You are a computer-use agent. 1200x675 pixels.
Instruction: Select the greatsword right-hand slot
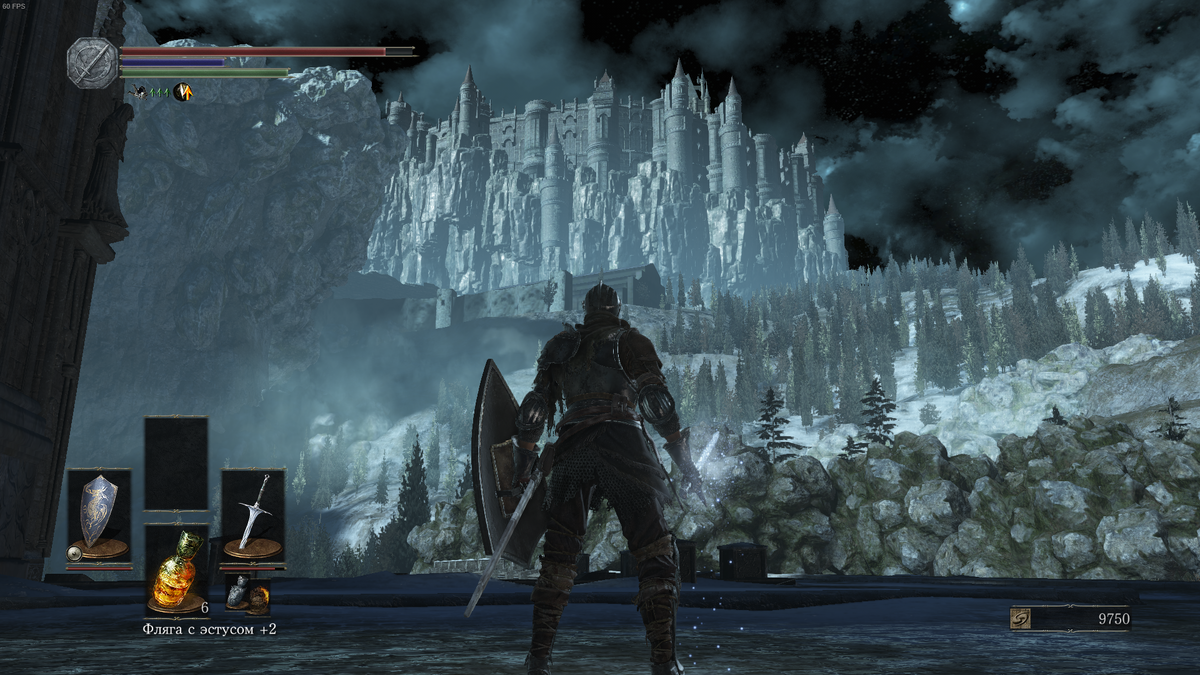253,515
